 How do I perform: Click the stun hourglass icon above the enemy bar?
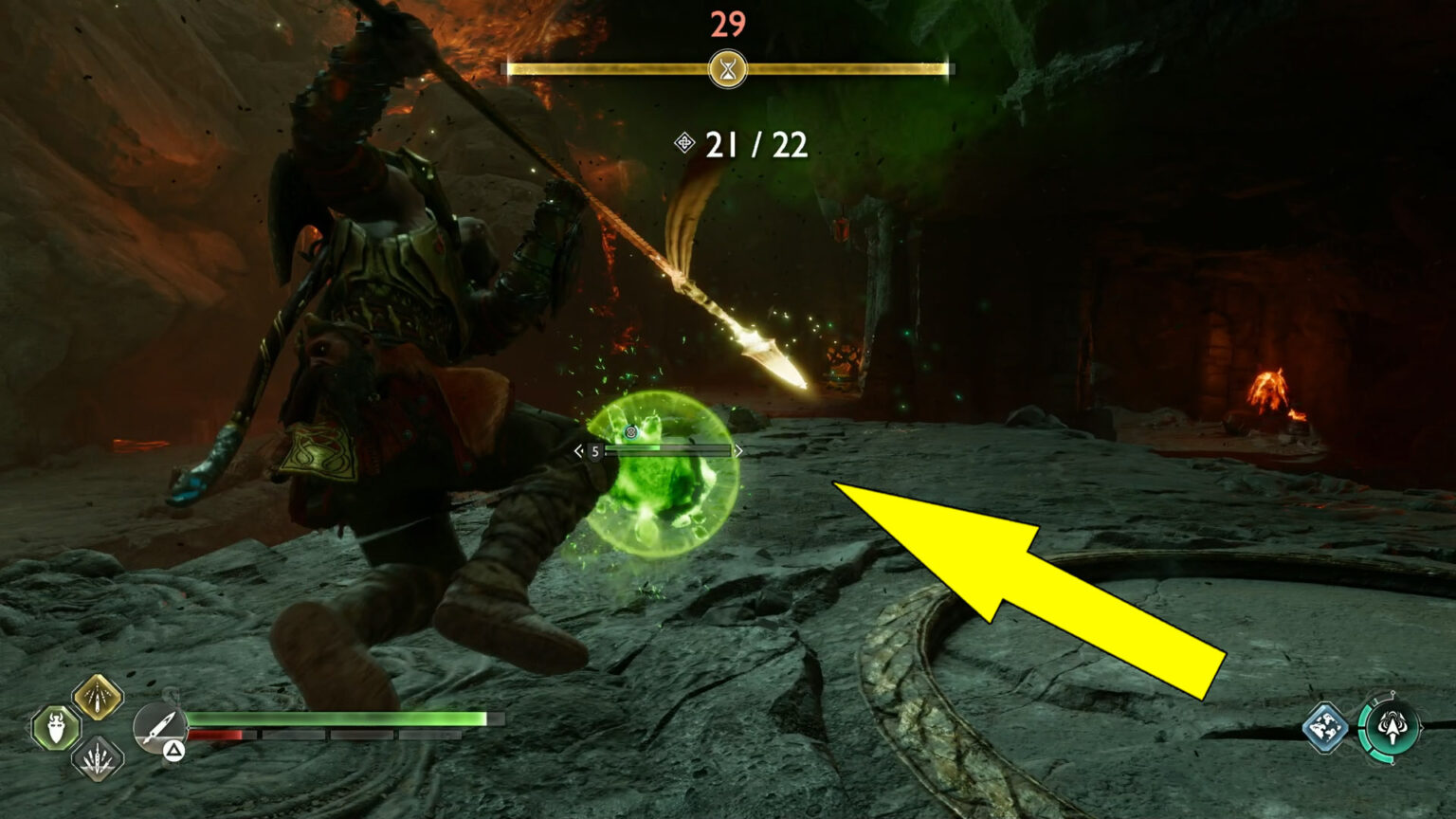tap(631, 432)
